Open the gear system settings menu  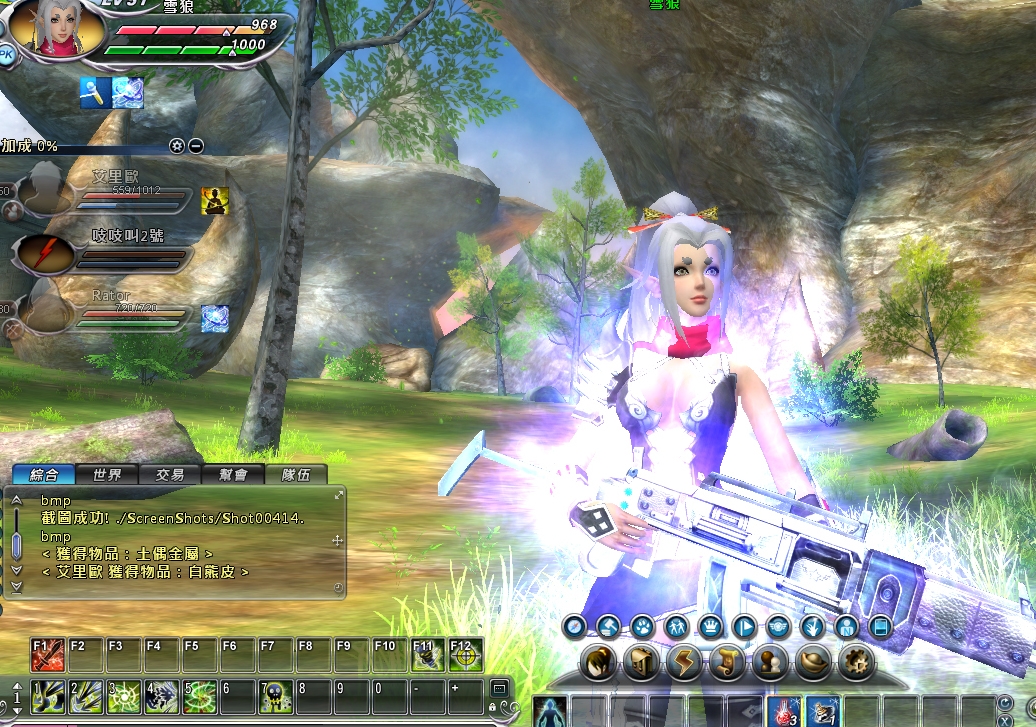855,661
